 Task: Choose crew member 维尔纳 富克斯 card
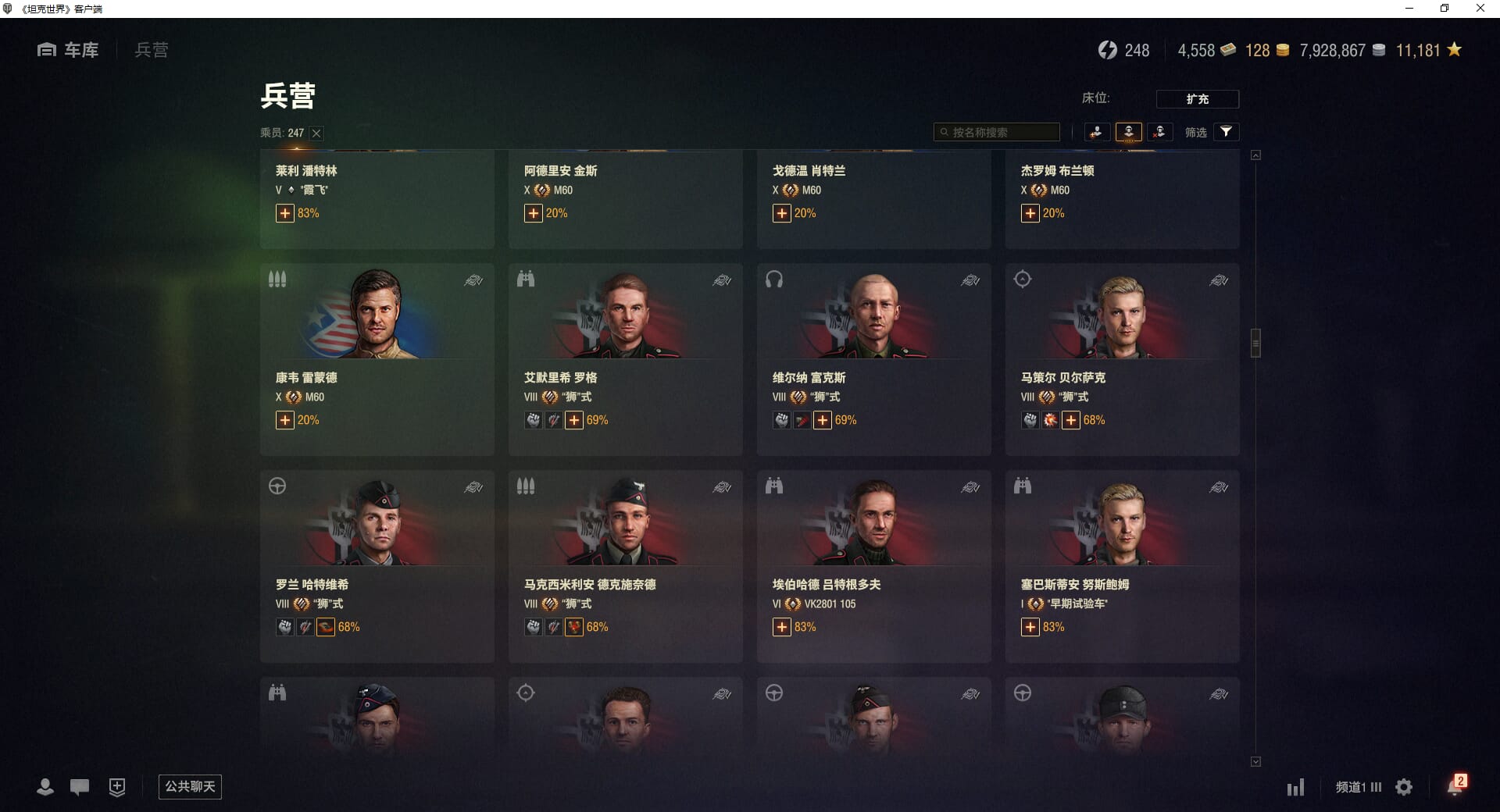(873, 359)
